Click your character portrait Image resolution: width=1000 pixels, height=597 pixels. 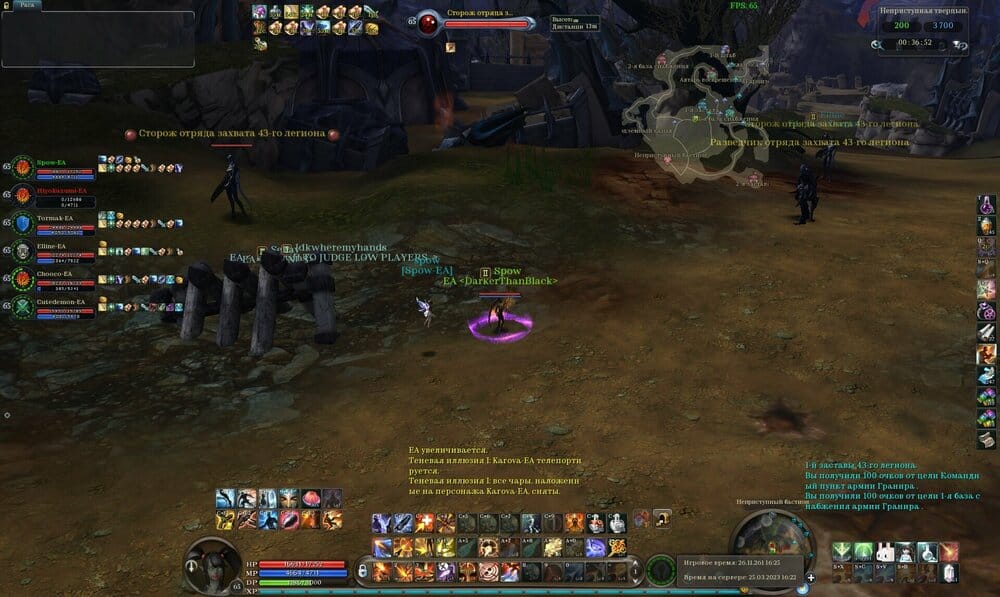click(x=211, y=567)
